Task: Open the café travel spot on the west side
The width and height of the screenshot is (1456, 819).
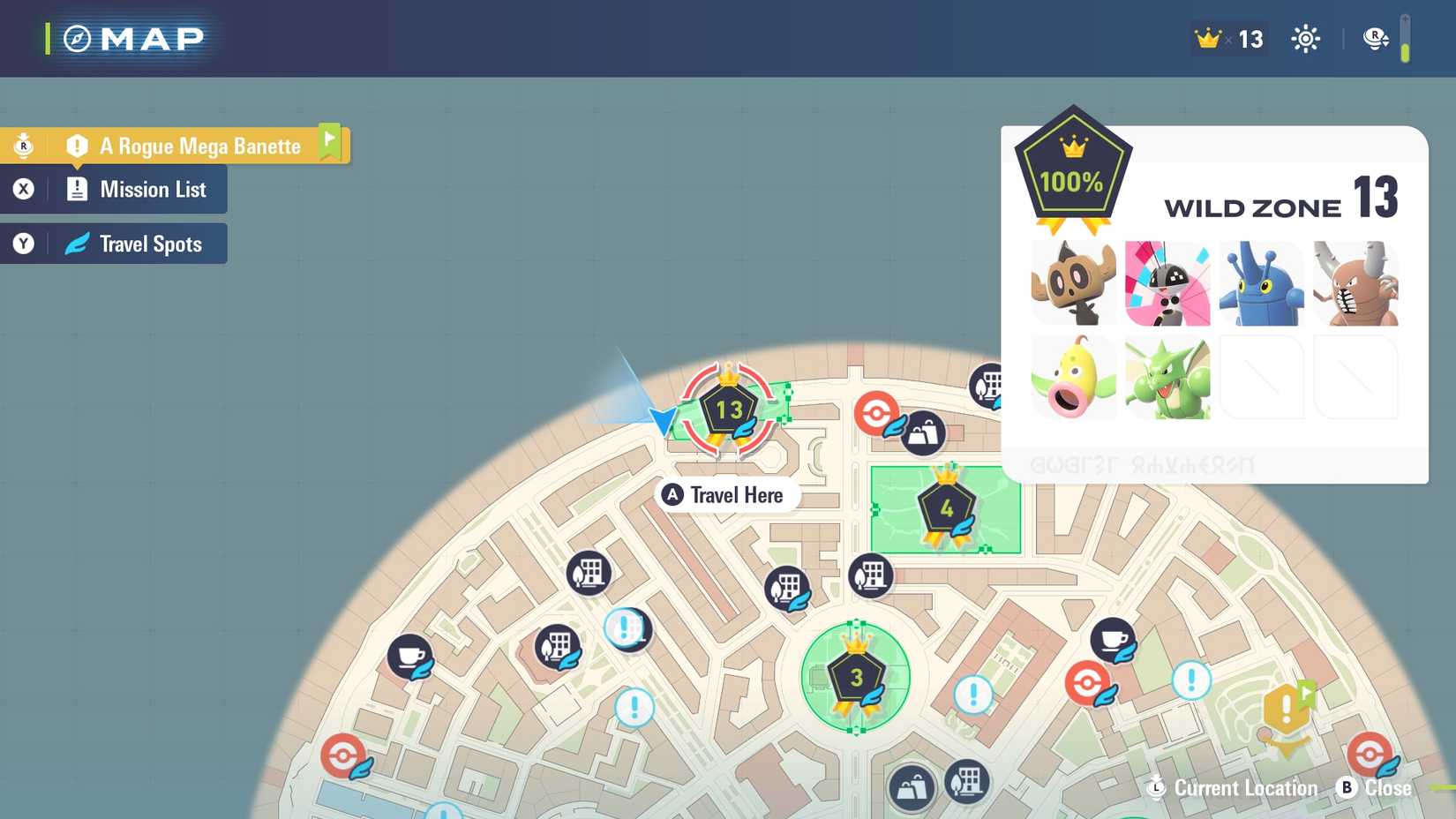Action: (411, 657)
